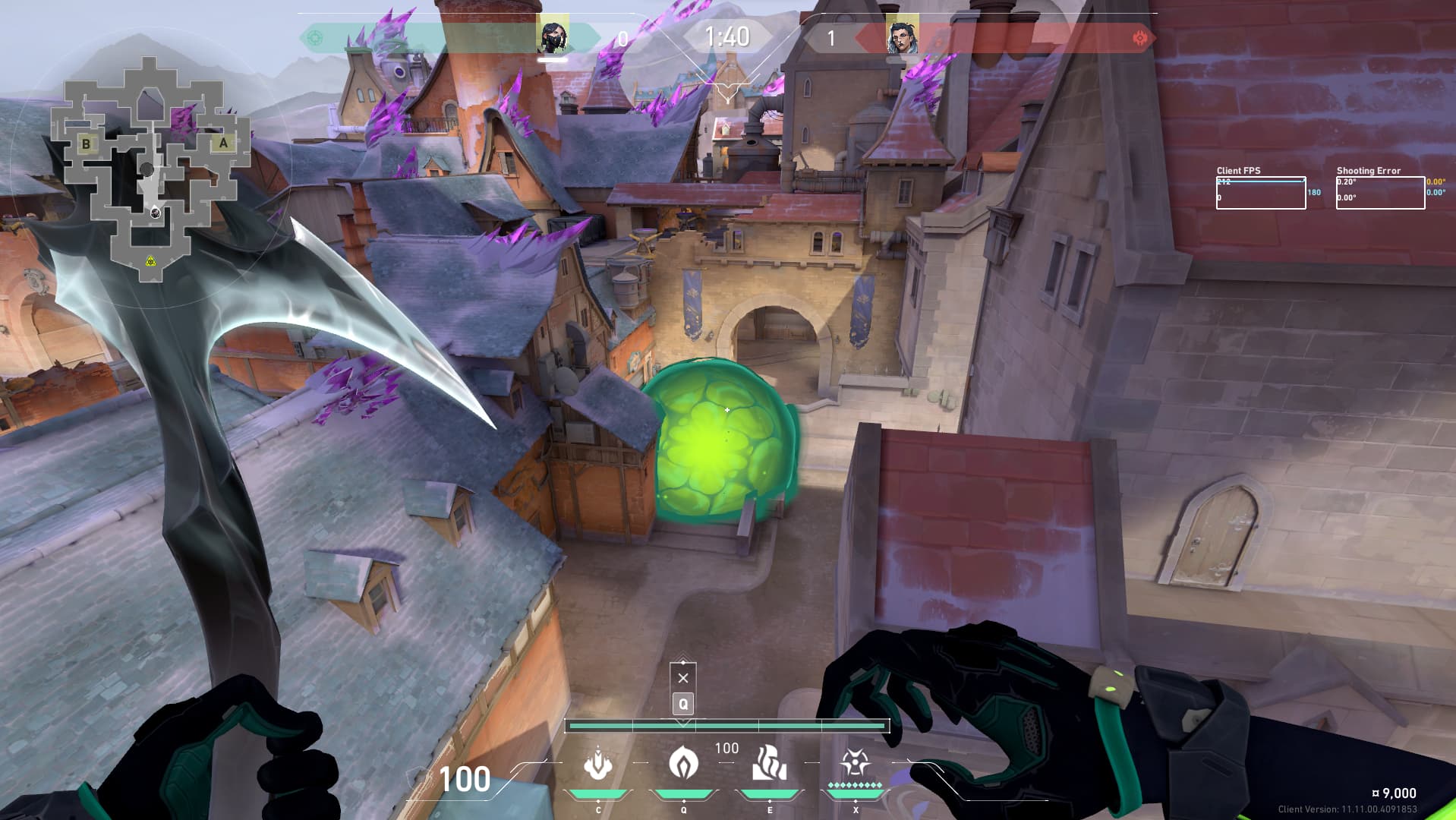
Task: Select the red team's agent portrait
Action: click(x=902, y=37)
